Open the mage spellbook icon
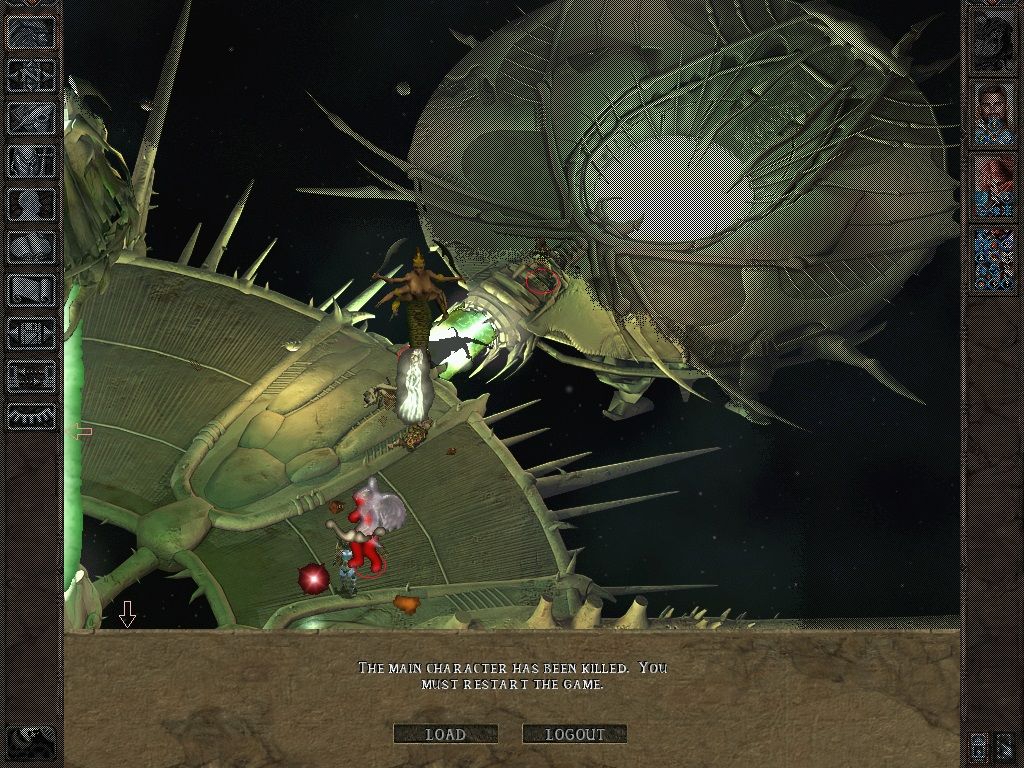This screenshot has height=768, width=1024. [32, 247]
